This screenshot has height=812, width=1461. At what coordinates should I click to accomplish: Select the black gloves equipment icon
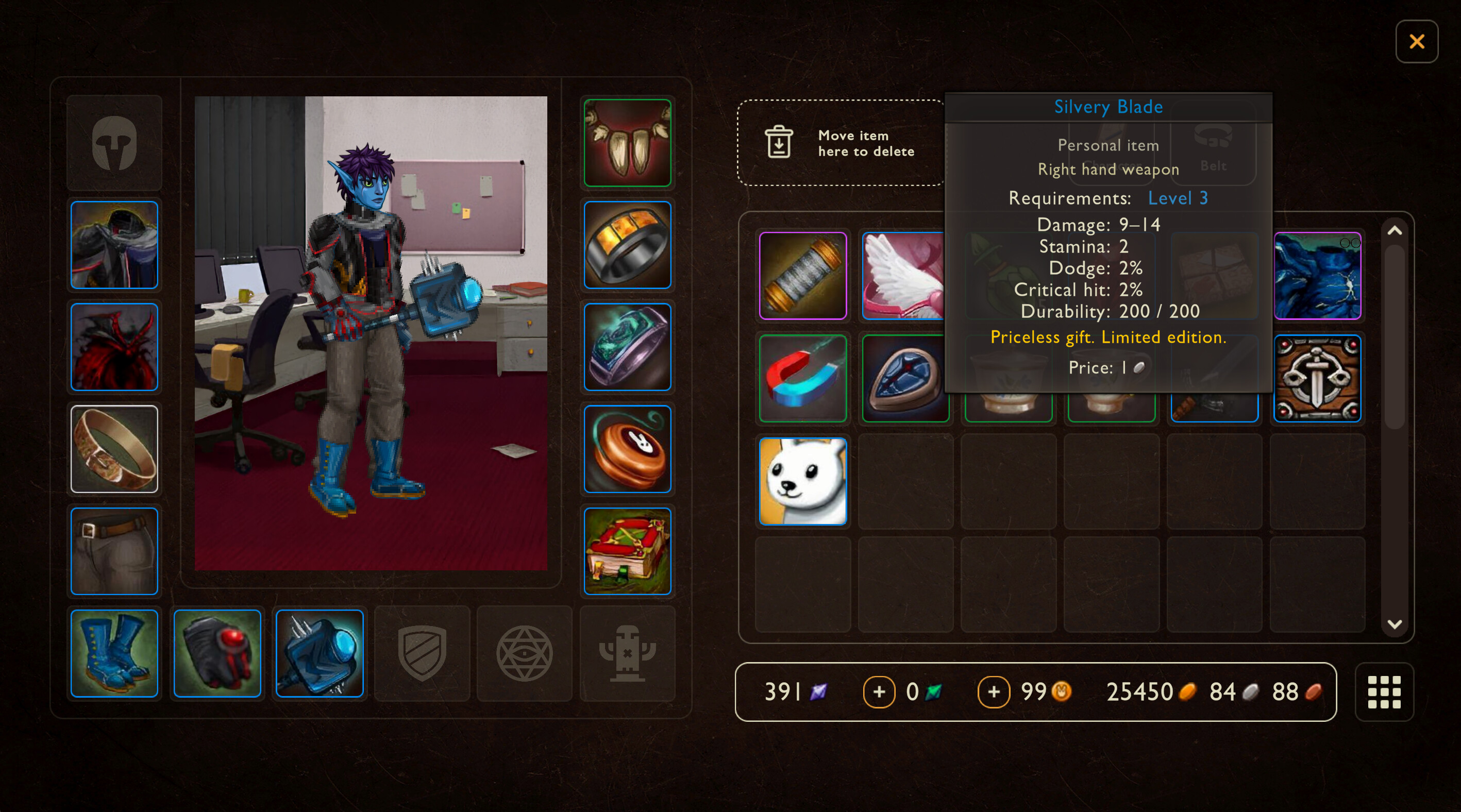pyautogui.click(x=216, y=654)
